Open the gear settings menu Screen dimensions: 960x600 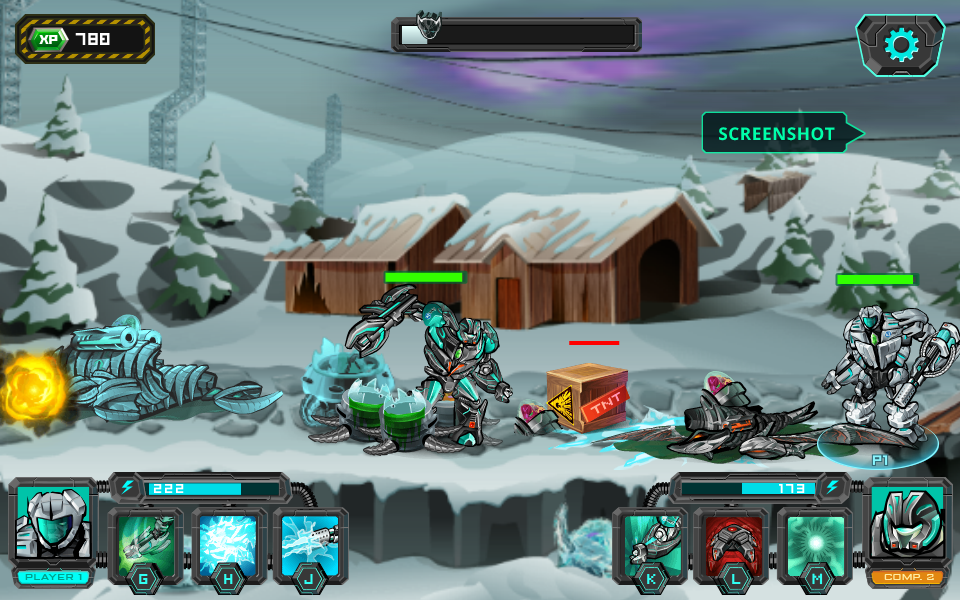[x=900, y=45]
